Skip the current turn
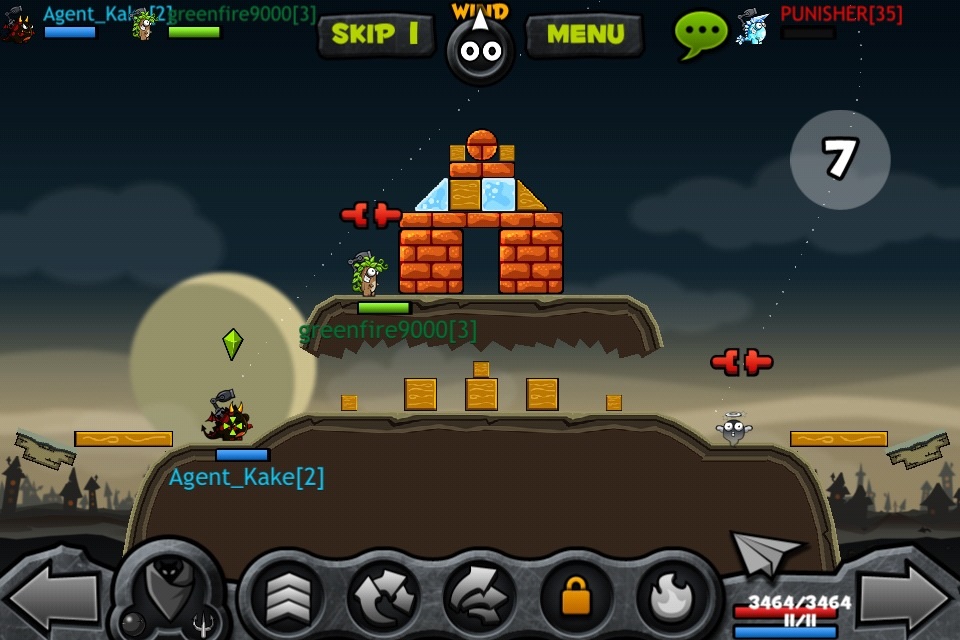The height and width of the screenshot is (640, 960). 375,34
